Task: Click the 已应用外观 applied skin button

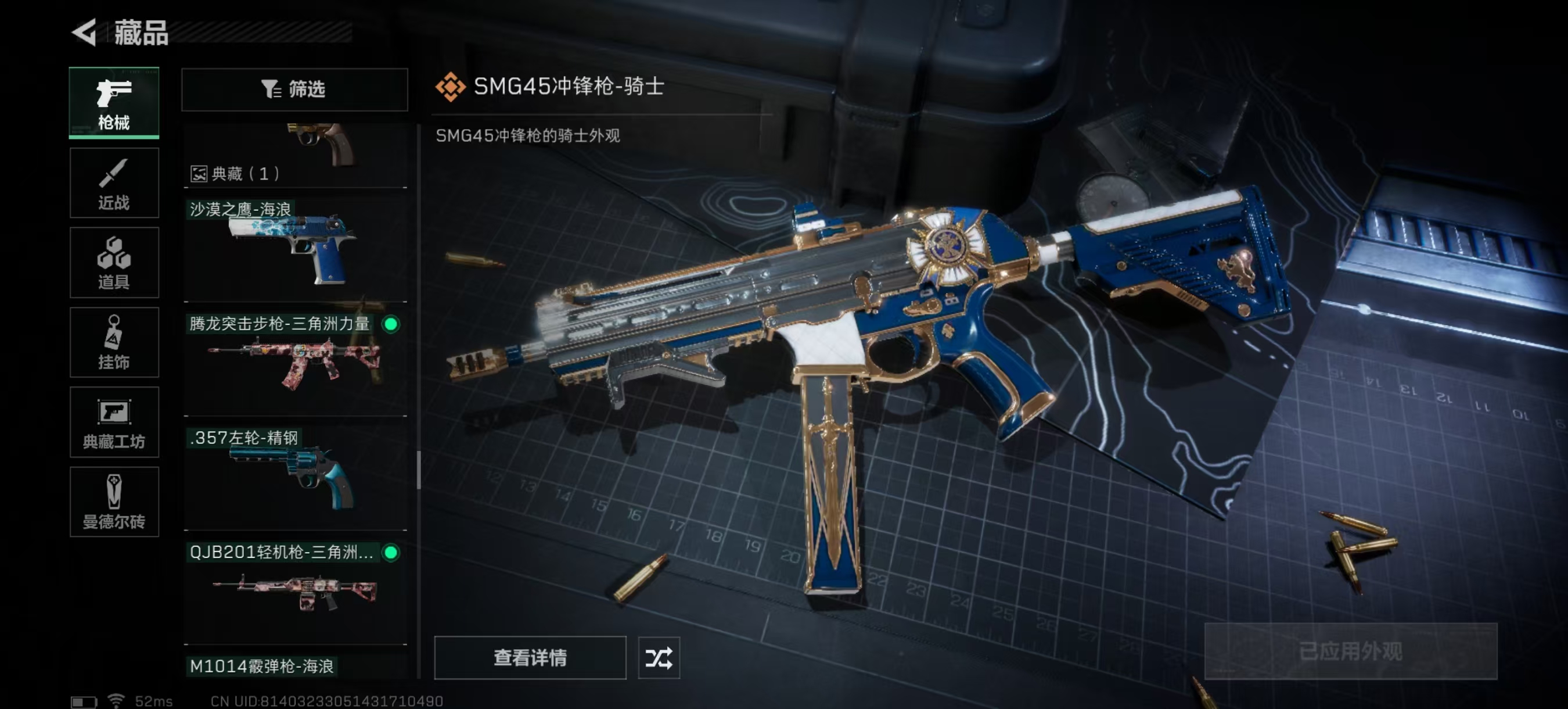Action: 1350,651
